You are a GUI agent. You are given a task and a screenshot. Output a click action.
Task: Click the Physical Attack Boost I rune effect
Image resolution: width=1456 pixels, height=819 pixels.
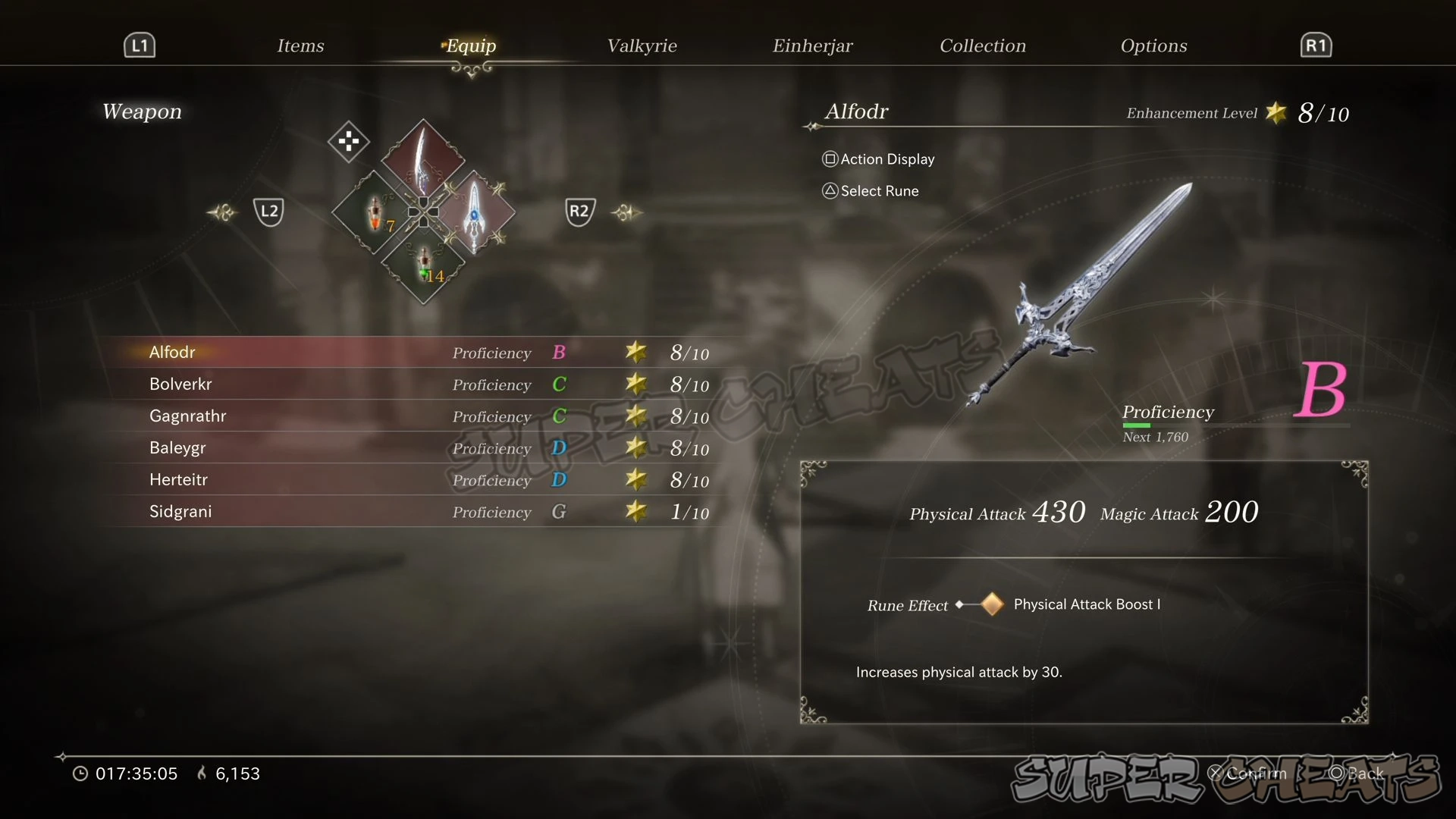click(1086, 604)
